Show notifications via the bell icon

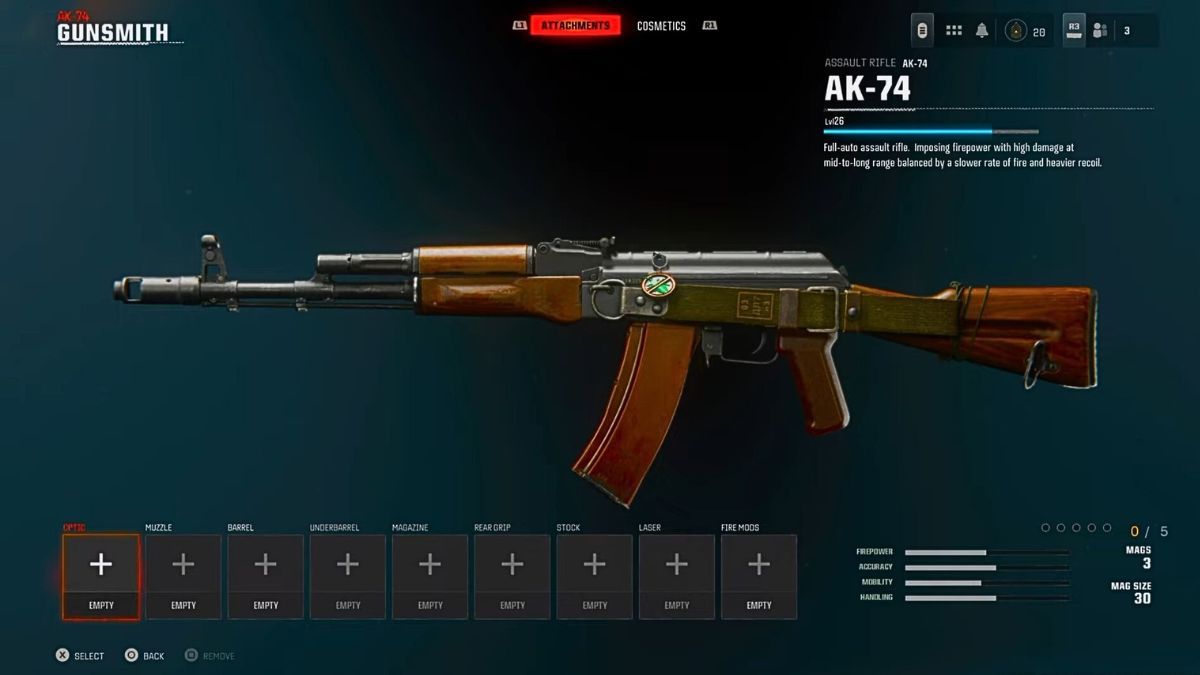[982, 31]
